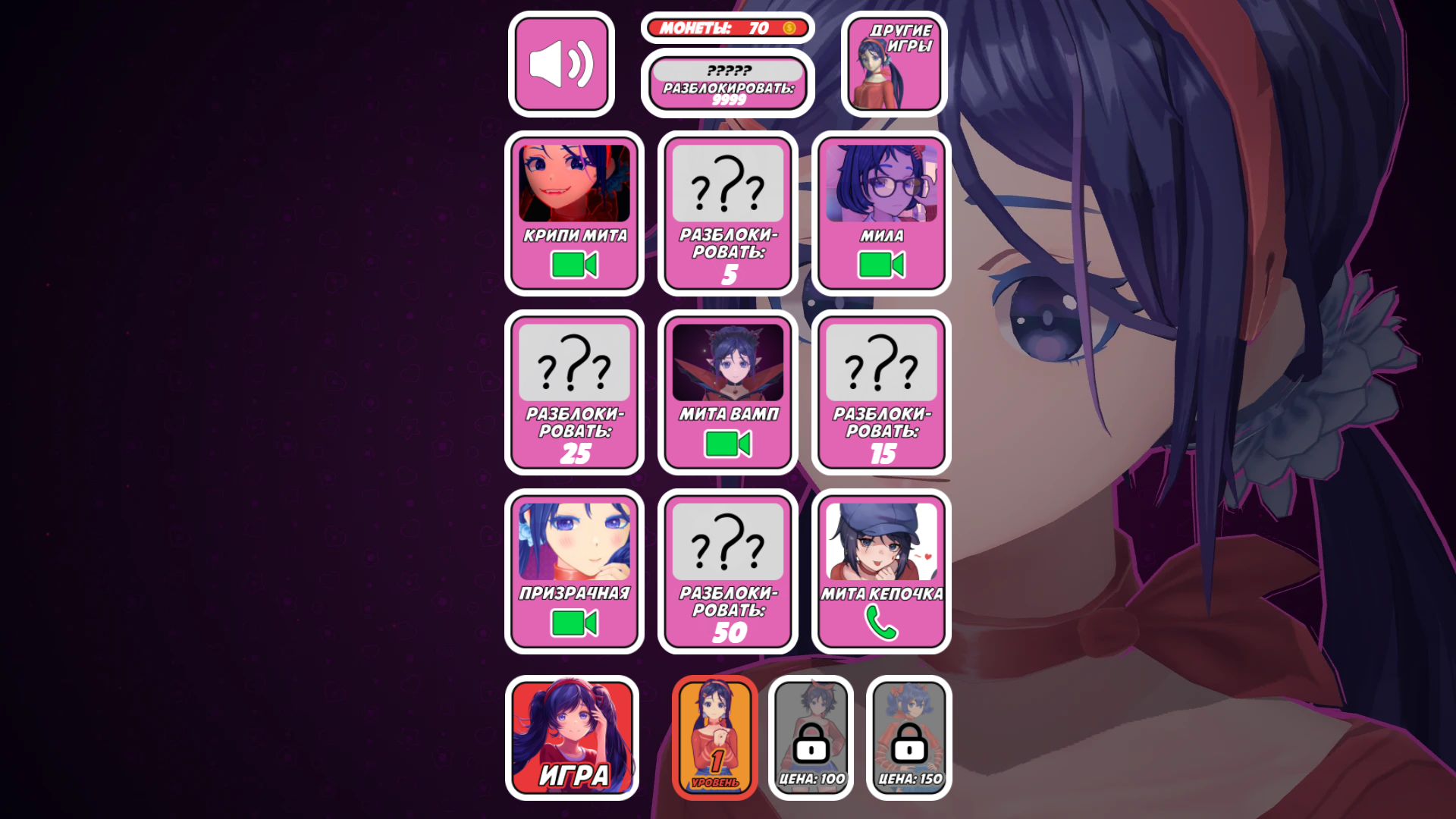Mute game audio via speaker icon
This screenshot has width=1456, height=819.
[562, 63]
